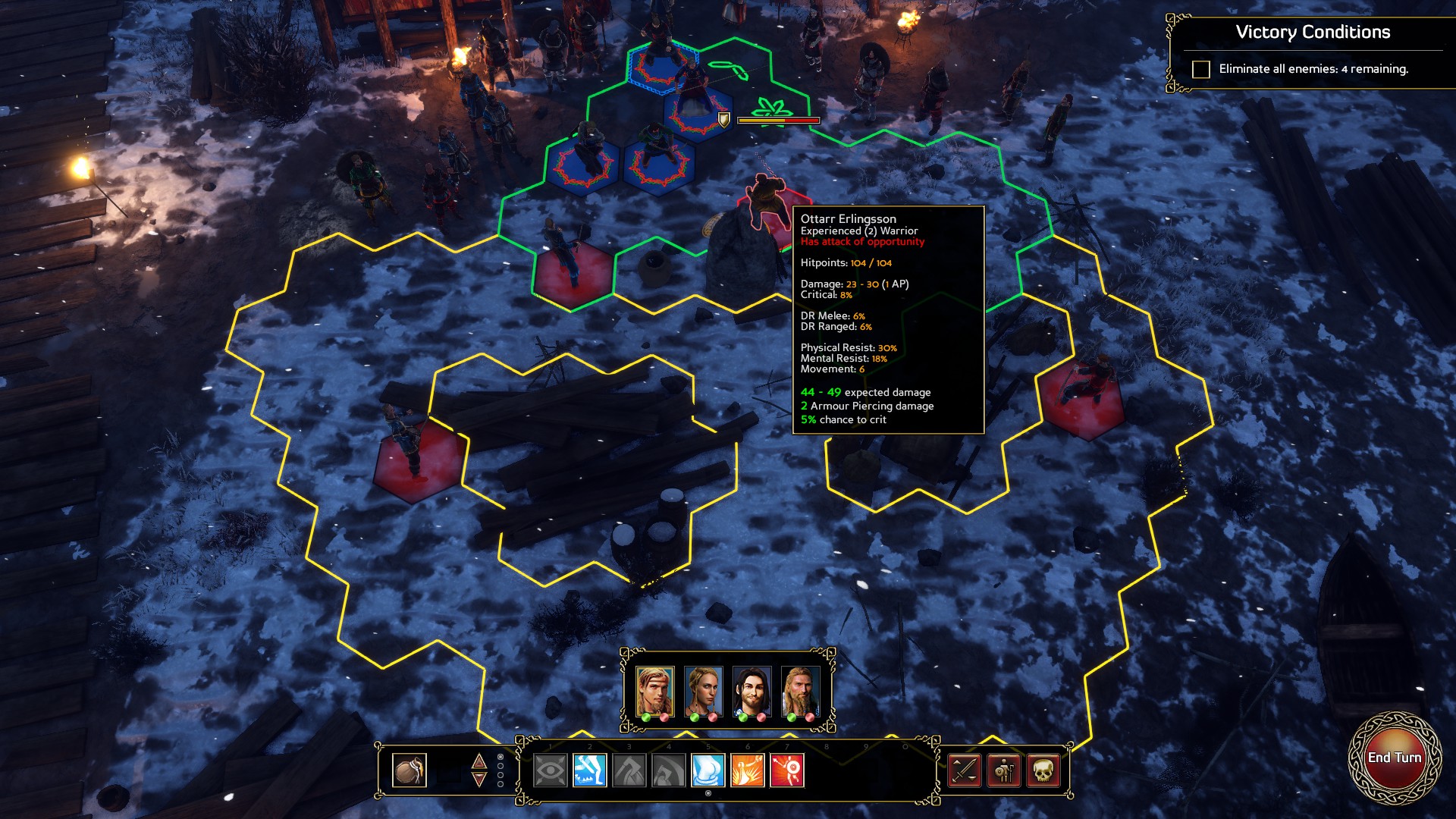Tick the Eliminate all enemies checkbox
The height and width of the screenshot is (819, 1456).
(x=1201, y=70)
